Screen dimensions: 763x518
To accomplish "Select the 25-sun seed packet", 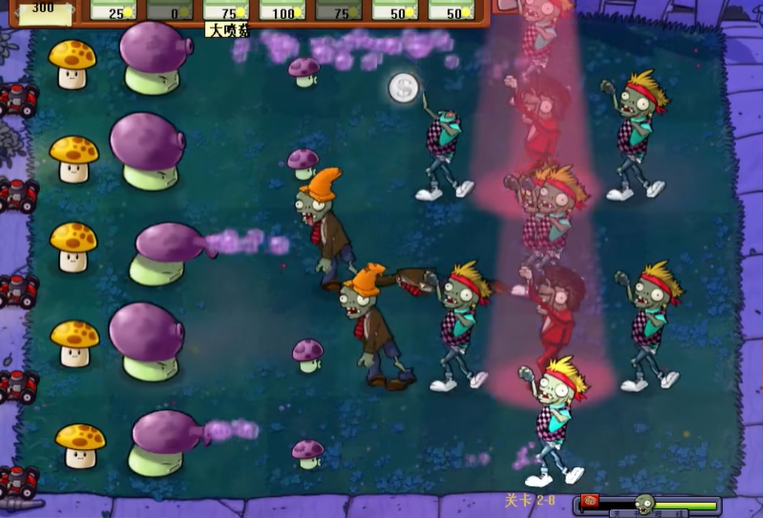I will pyautogui.click(x=113, y=10).
